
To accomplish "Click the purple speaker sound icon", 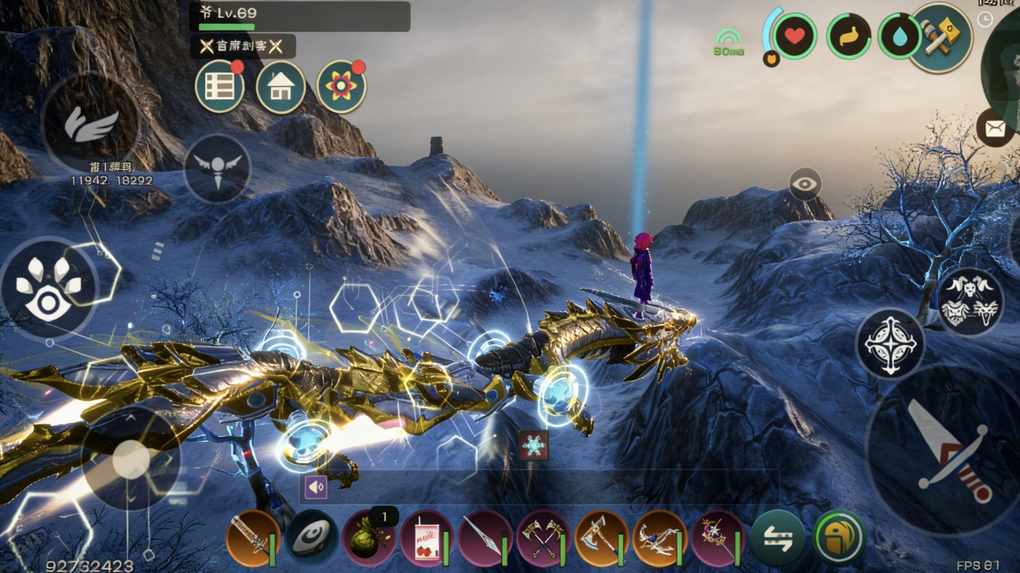I will point(316,487).
